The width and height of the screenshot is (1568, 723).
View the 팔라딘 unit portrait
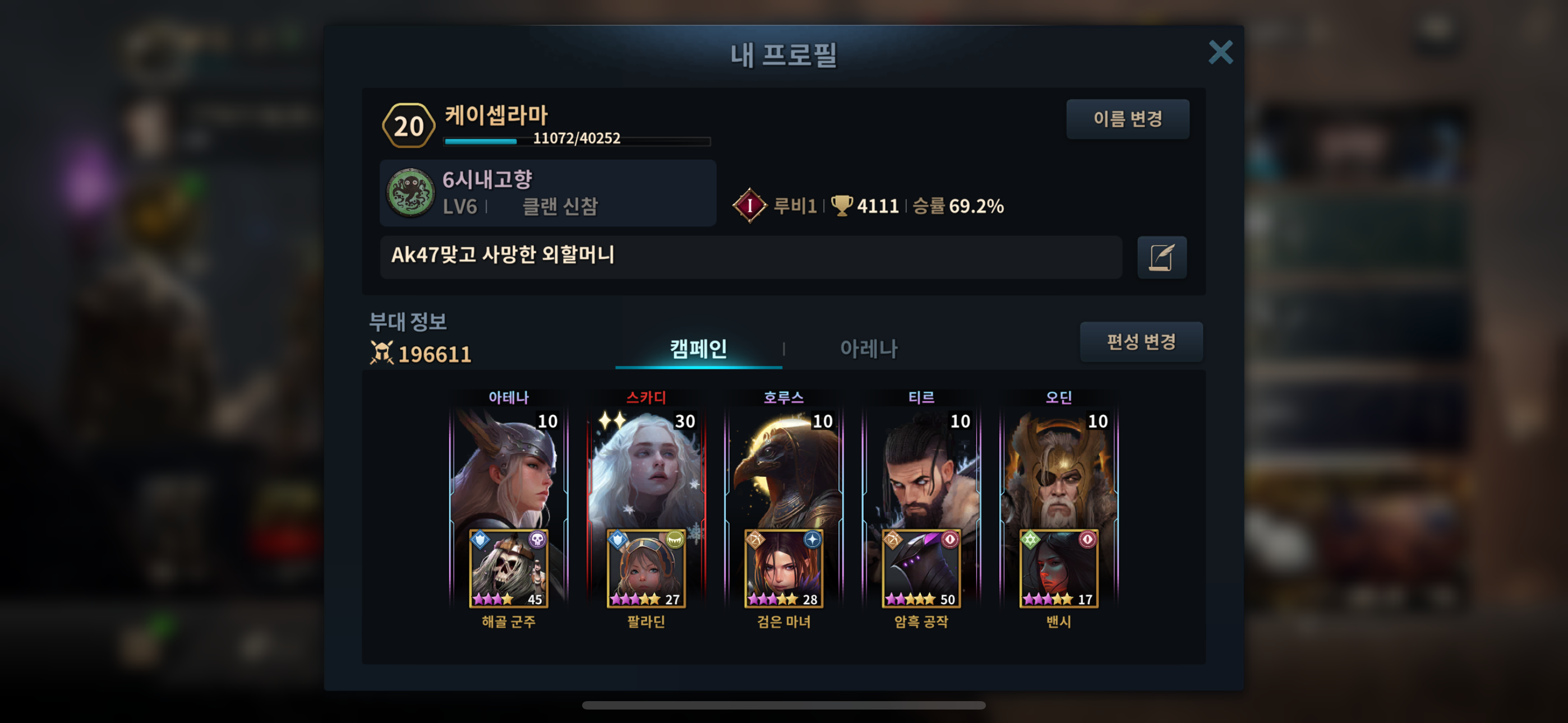[647, 568]
